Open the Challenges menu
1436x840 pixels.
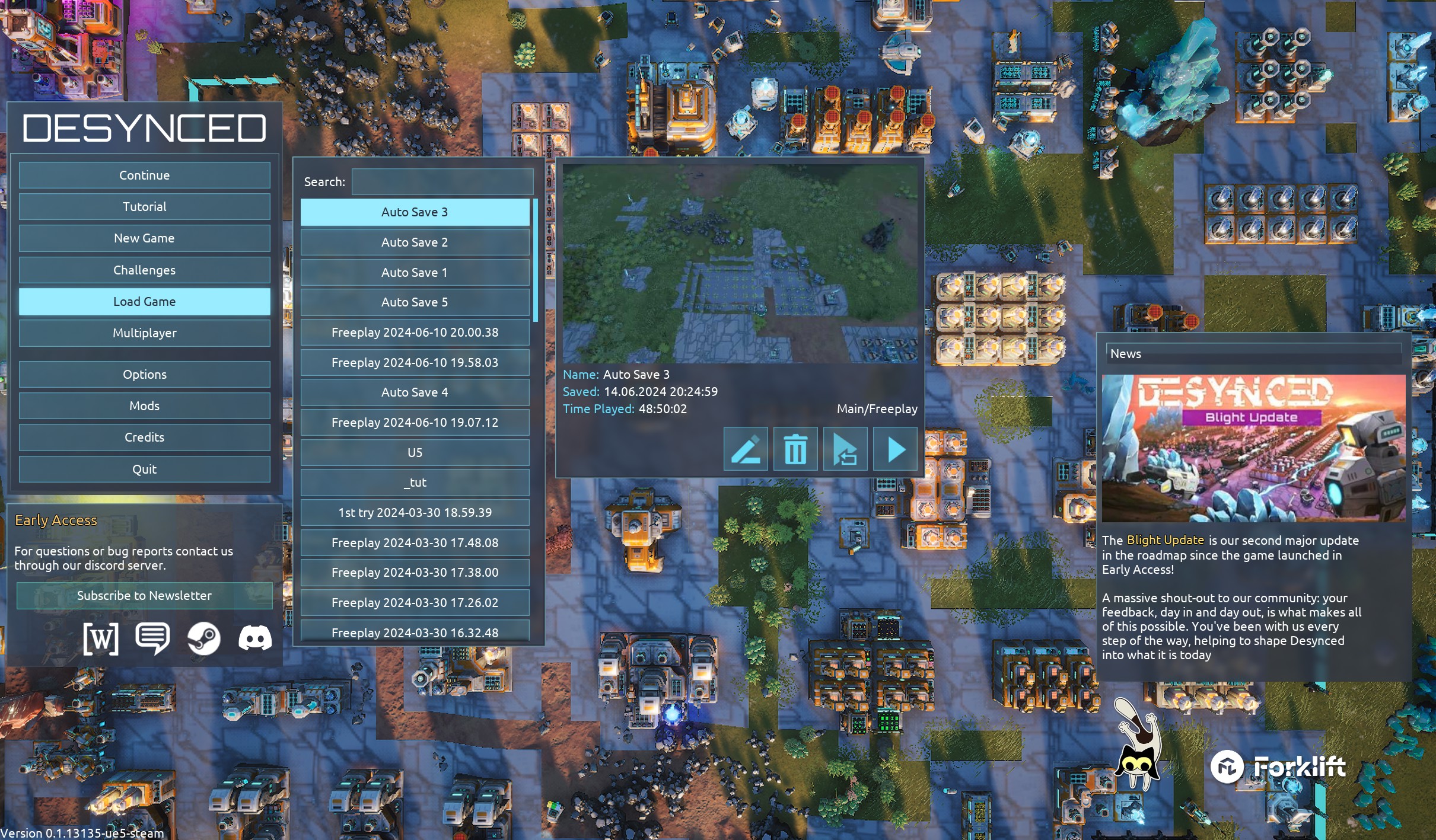144,270
